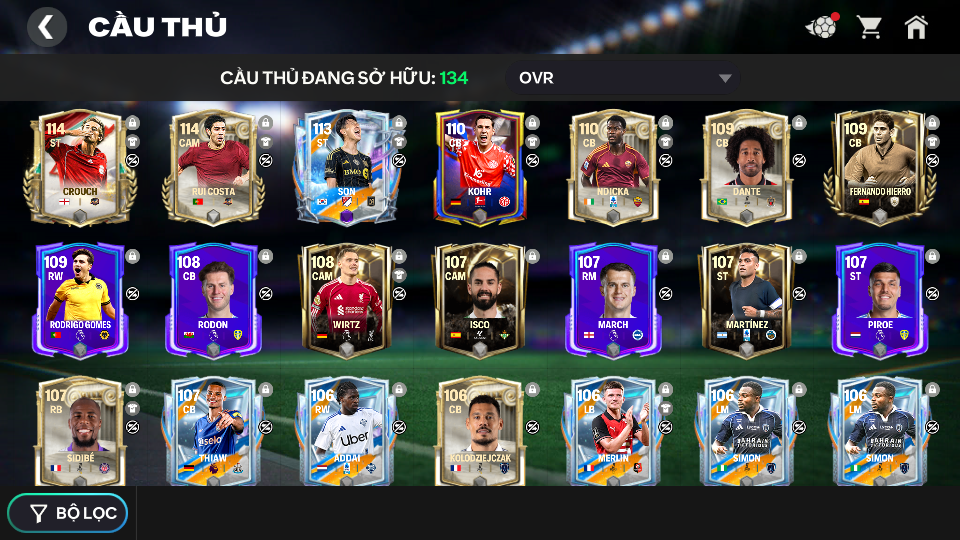This screenshot has width=960, height=540.
Task: Return to the home screen
Action: pyautogui.click(x=916, y=27)
